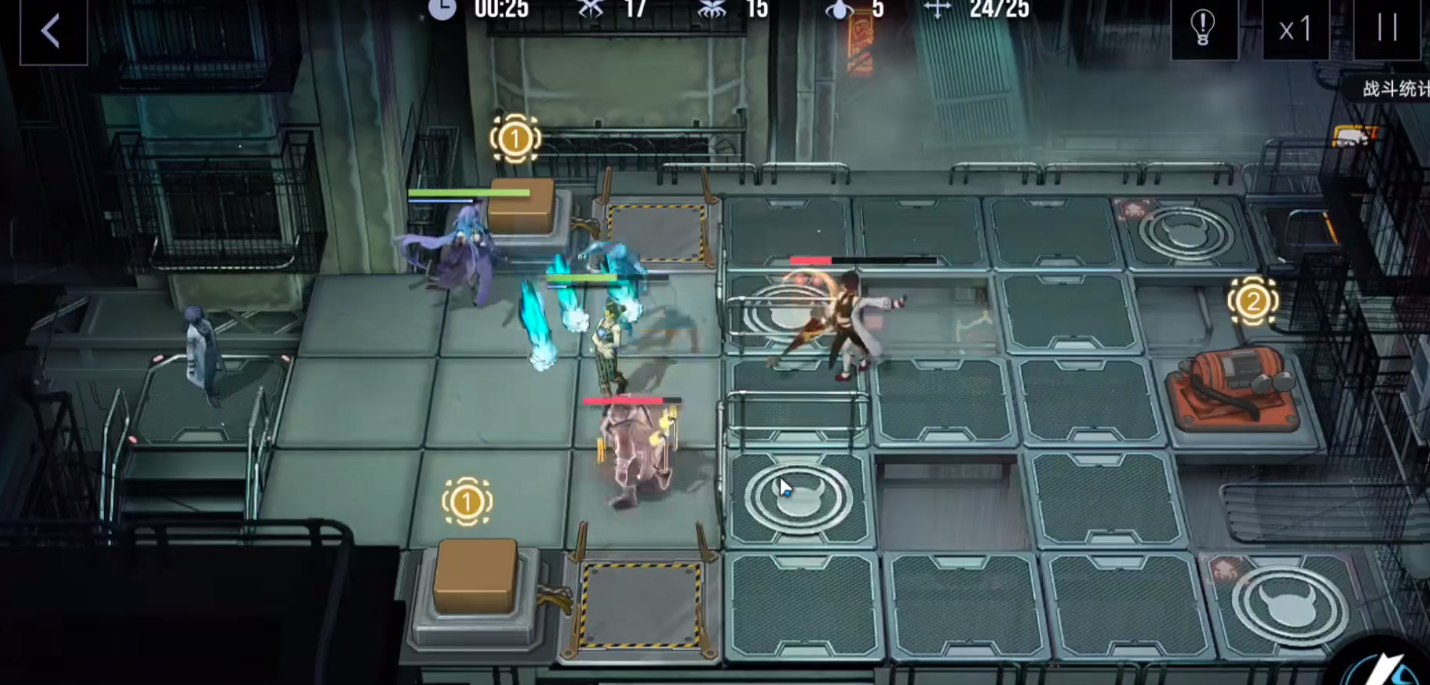Pause the battle
This screenshot has height=685, width=1430.
(x=1387, y=28)
